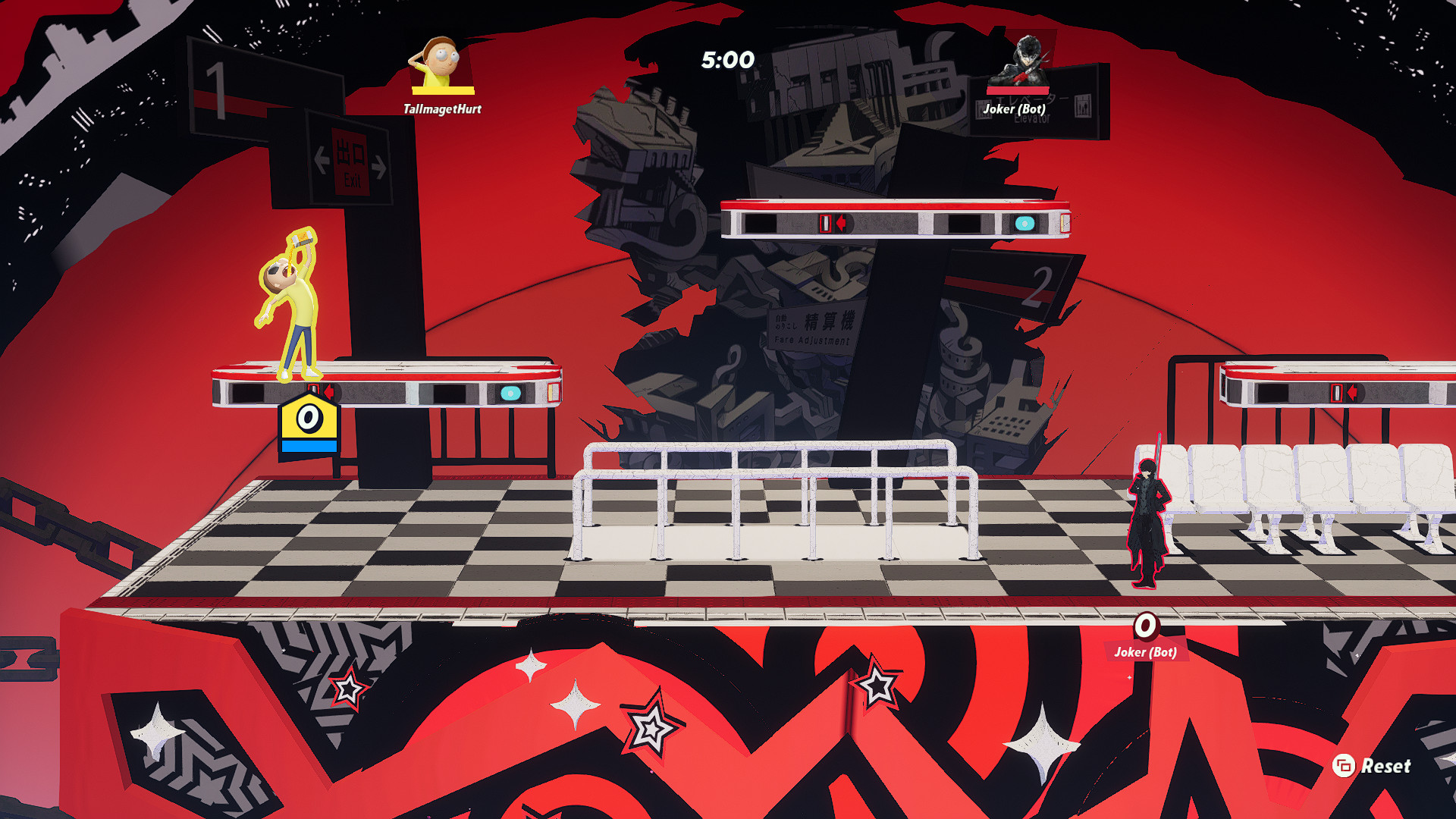The image size is (1456, 819).
Task: Click the red damage counter below Joker on stage
Action: [1146, 626]
